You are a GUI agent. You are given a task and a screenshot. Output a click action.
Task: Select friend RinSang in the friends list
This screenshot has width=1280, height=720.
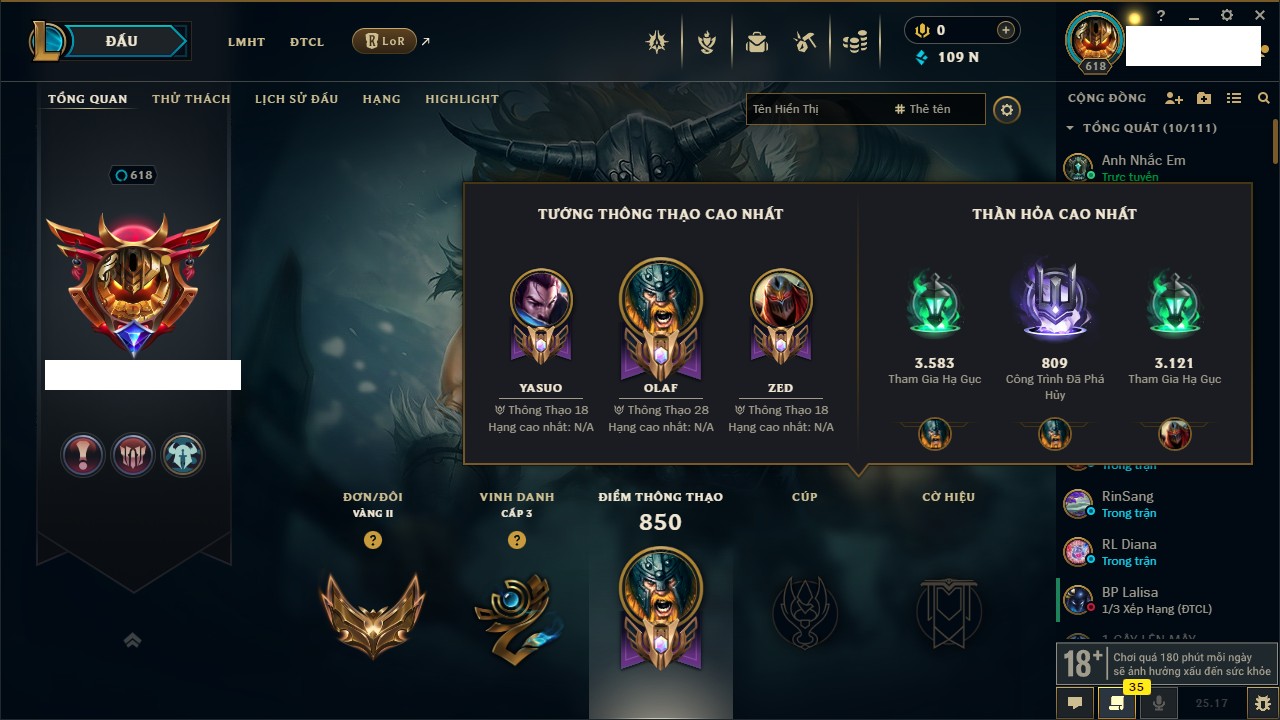click(1127, 497)
